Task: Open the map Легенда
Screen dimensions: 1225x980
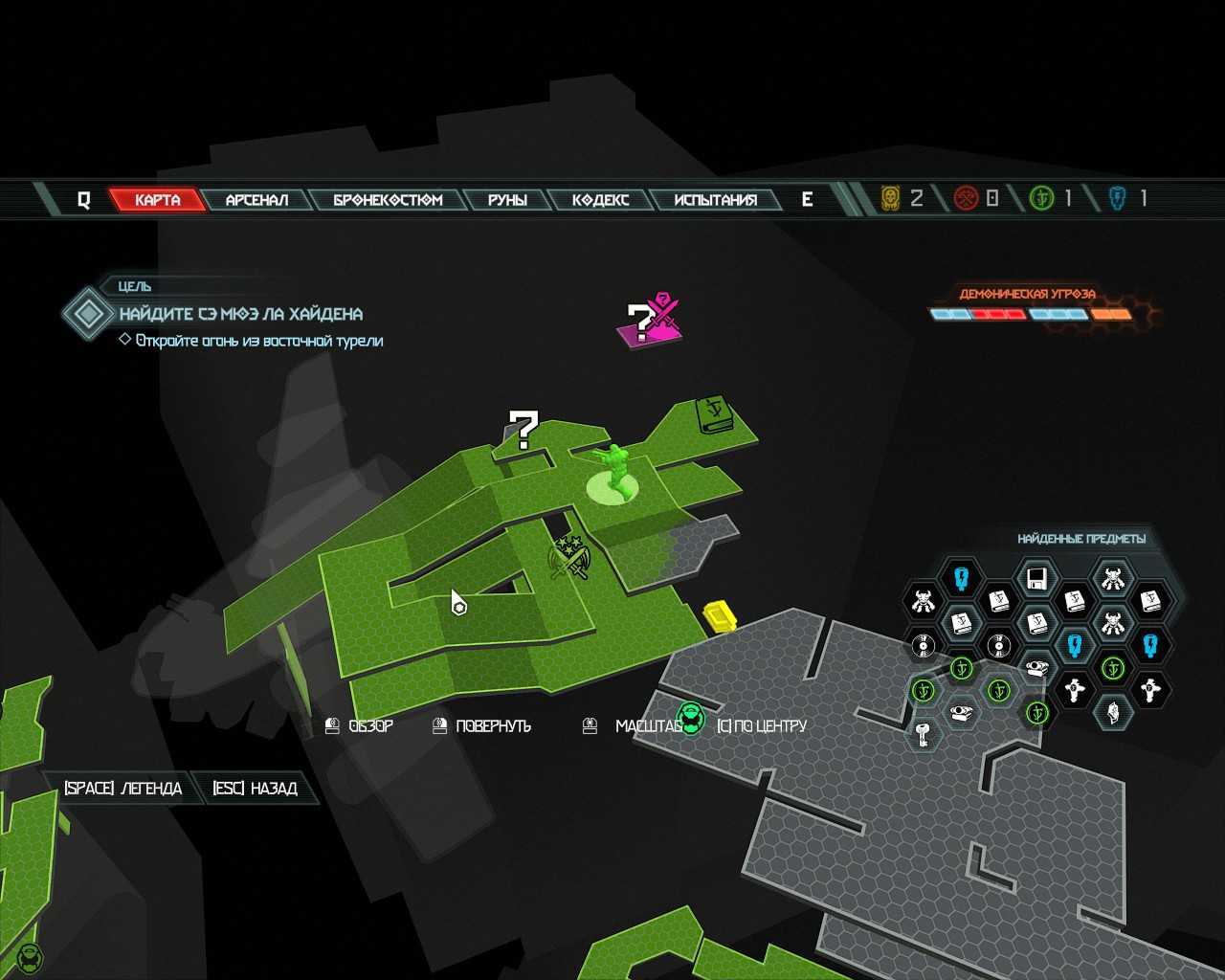Action: click(x=122, y=789)
